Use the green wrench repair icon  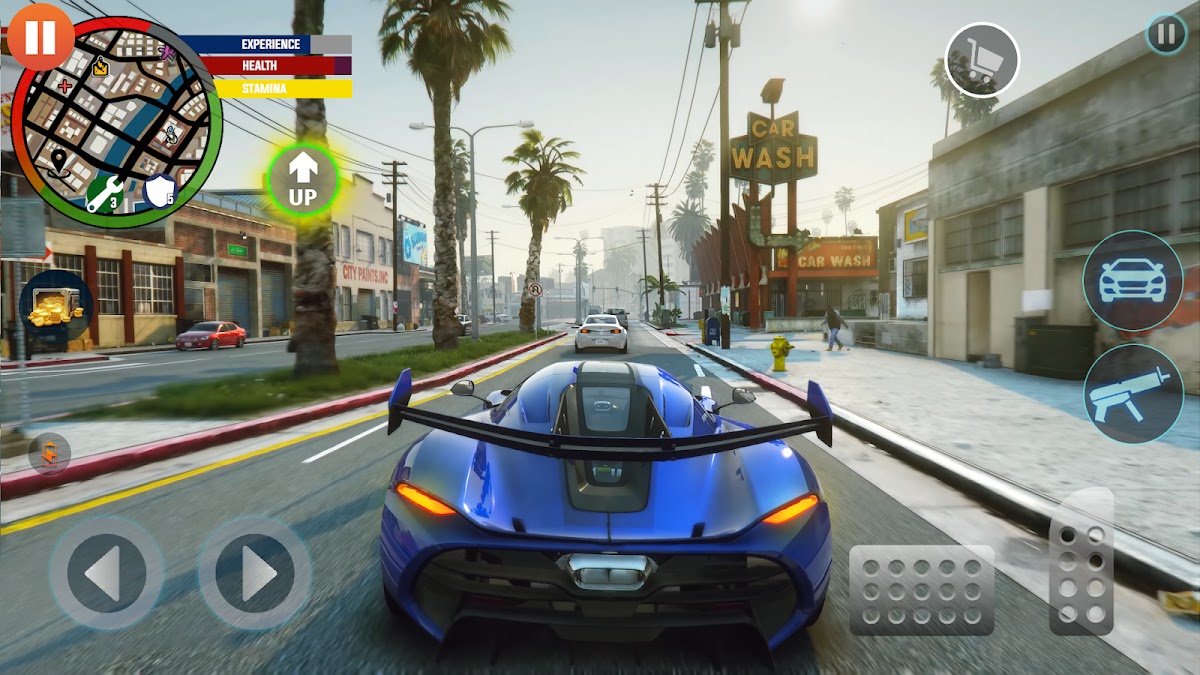point(104,193)
